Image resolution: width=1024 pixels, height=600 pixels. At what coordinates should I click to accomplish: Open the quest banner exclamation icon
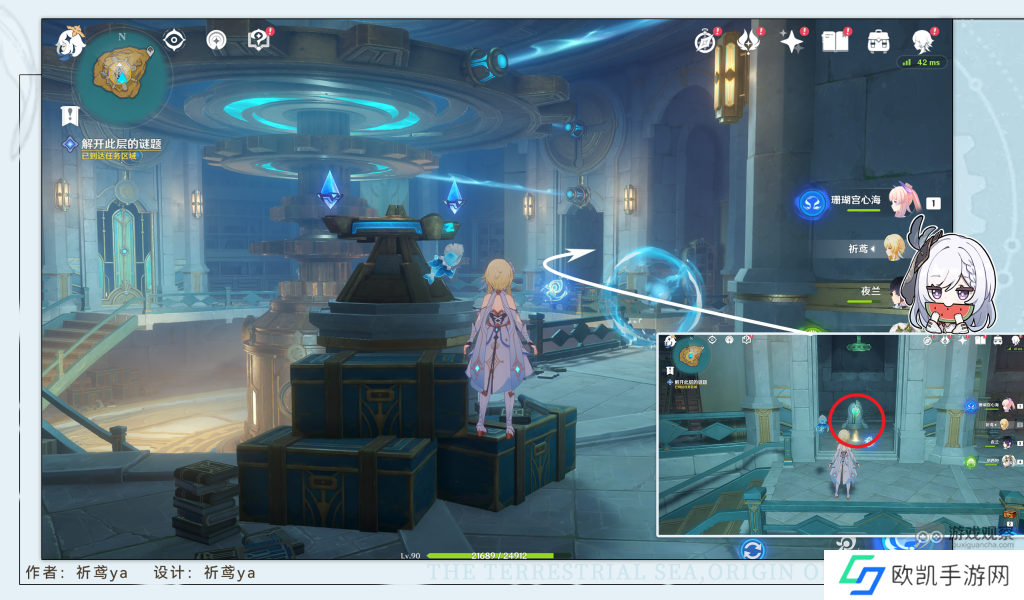click(69, 115)
